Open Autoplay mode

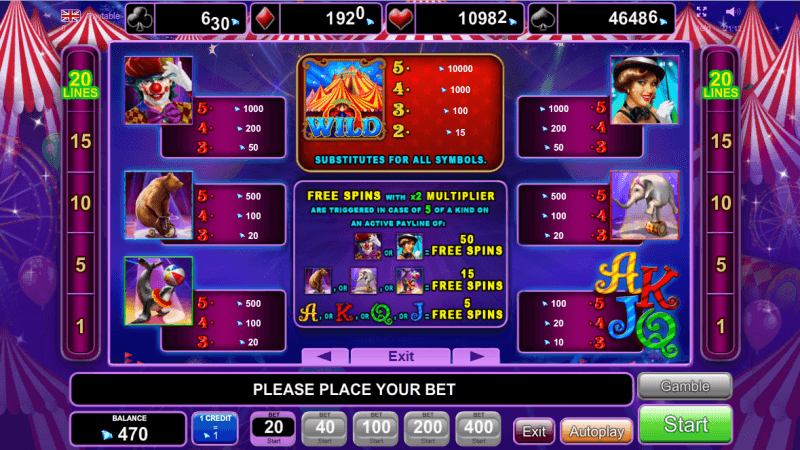596,432
